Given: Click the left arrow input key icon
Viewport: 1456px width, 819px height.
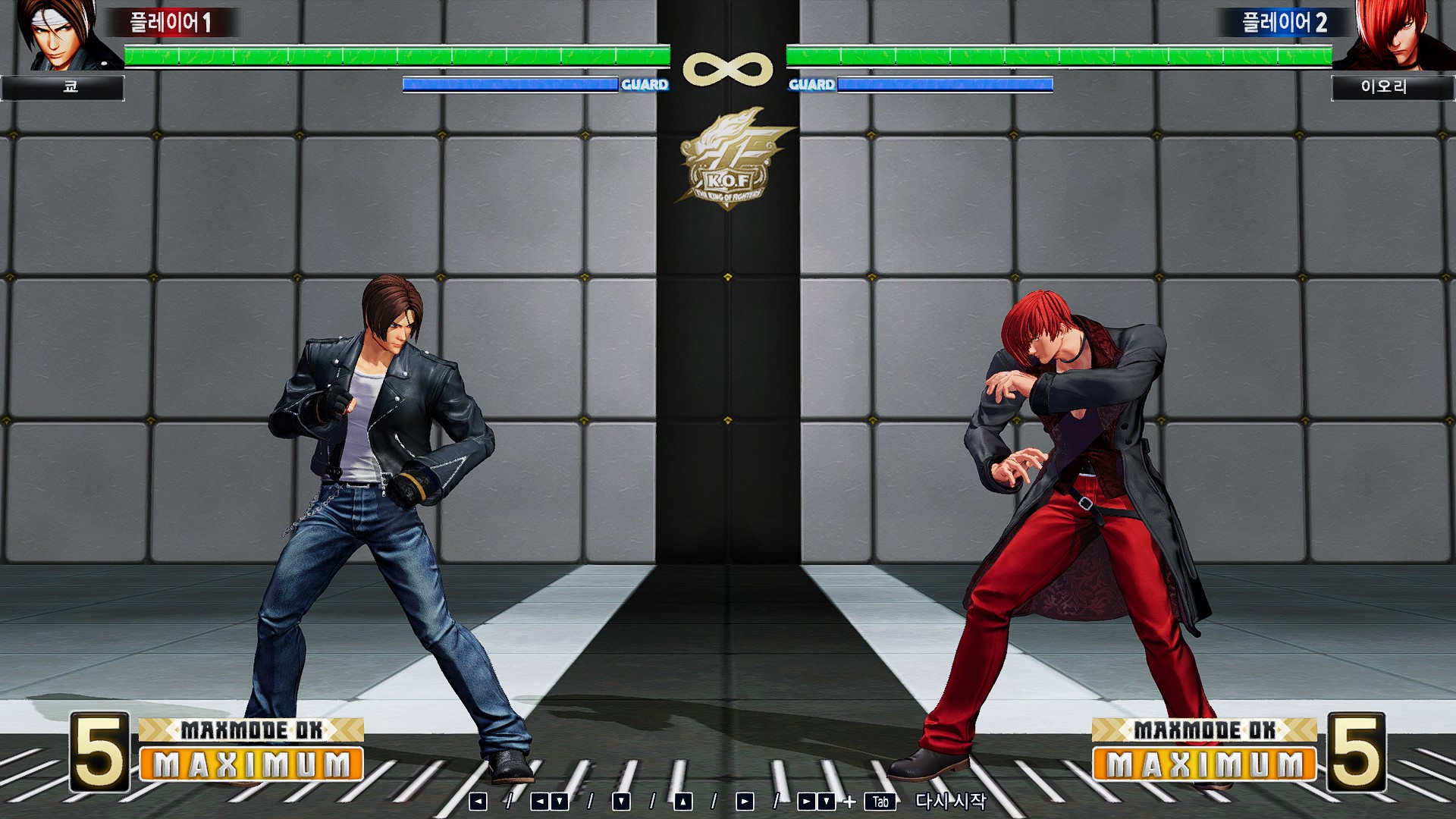Looking at the screenshot, I should coord(479,800).
